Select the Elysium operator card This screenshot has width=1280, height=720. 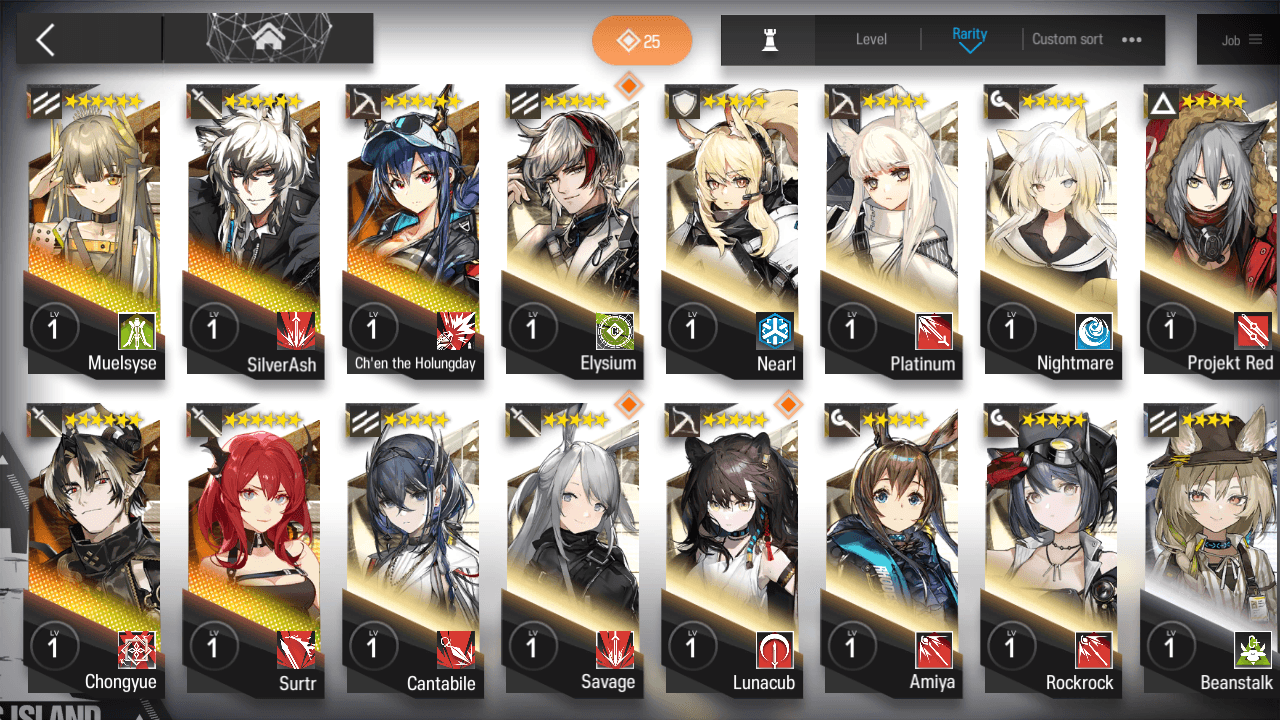point(574,230)
